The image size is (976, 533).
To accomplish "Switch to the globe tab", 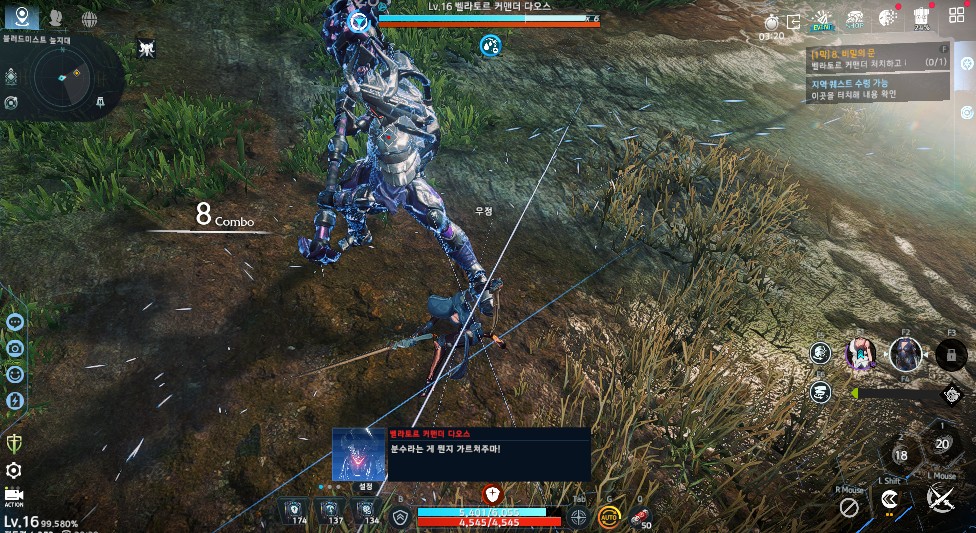I will pyautogui.click(x=89, y=18).
